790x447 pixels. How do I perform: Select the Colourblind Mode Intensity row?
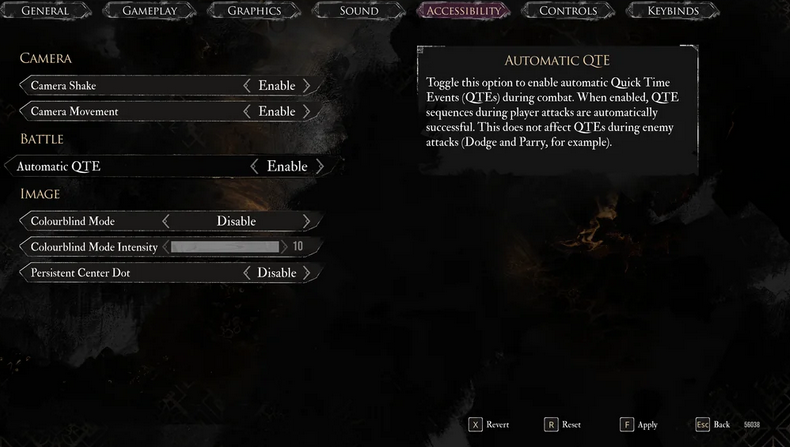pos(94,246)
